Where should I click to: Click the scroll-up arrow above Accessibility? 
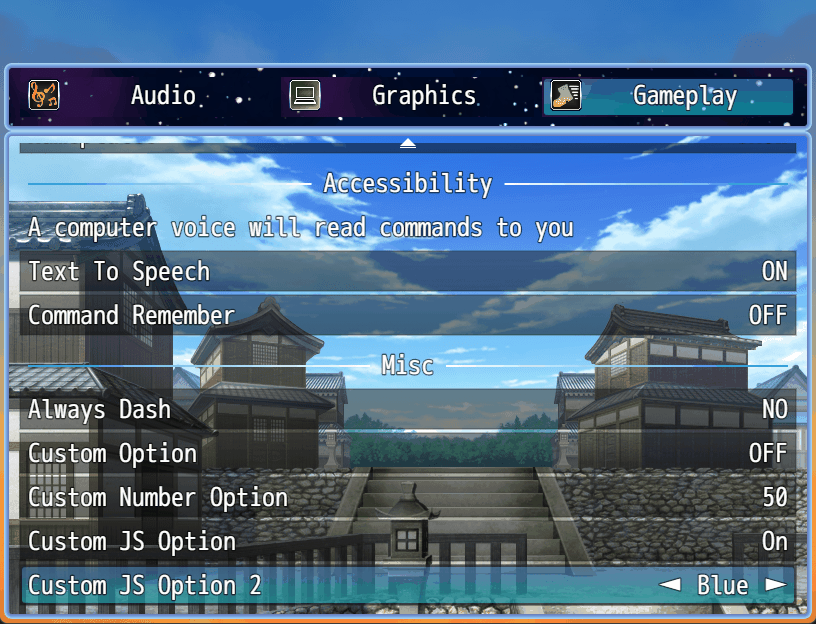[408, 143]
